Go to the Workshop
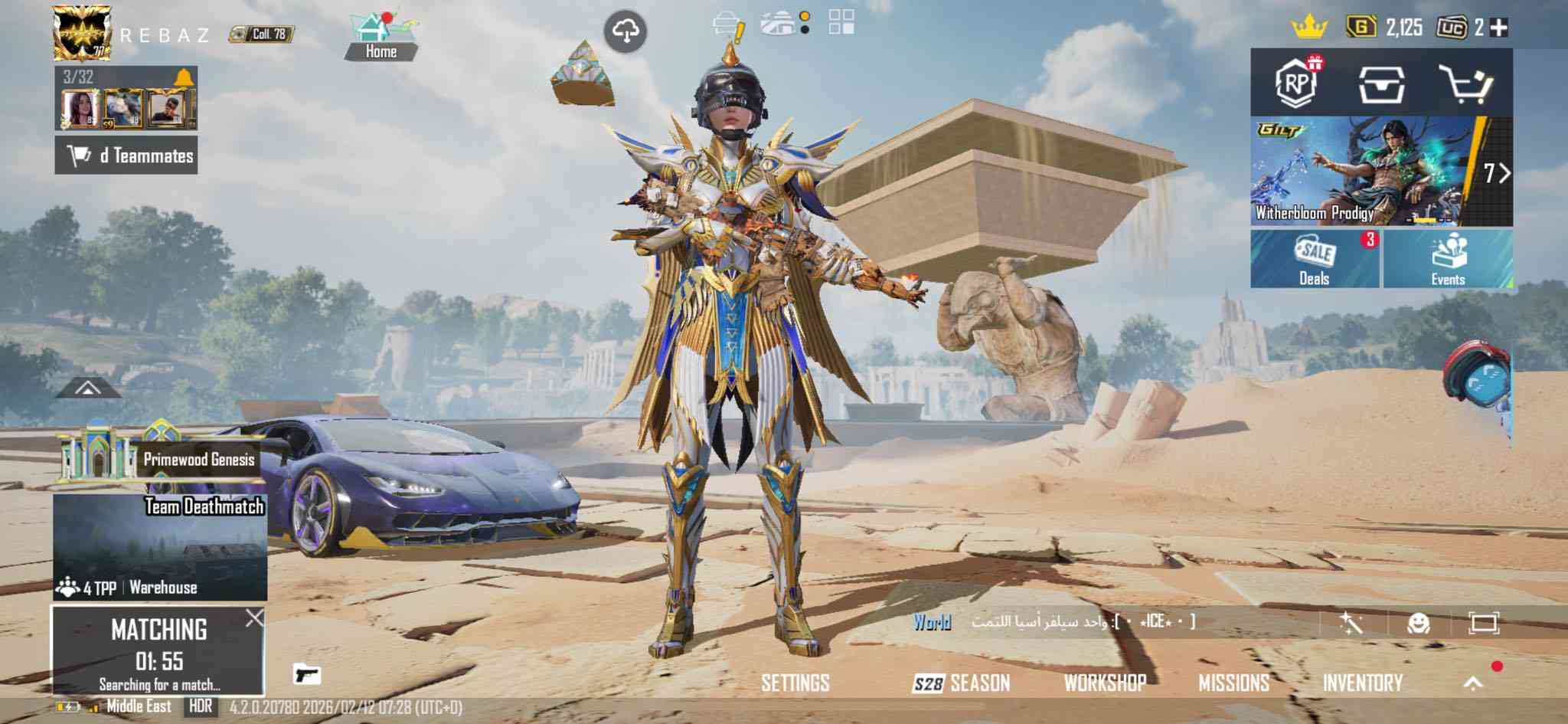 pos(1105,683)
